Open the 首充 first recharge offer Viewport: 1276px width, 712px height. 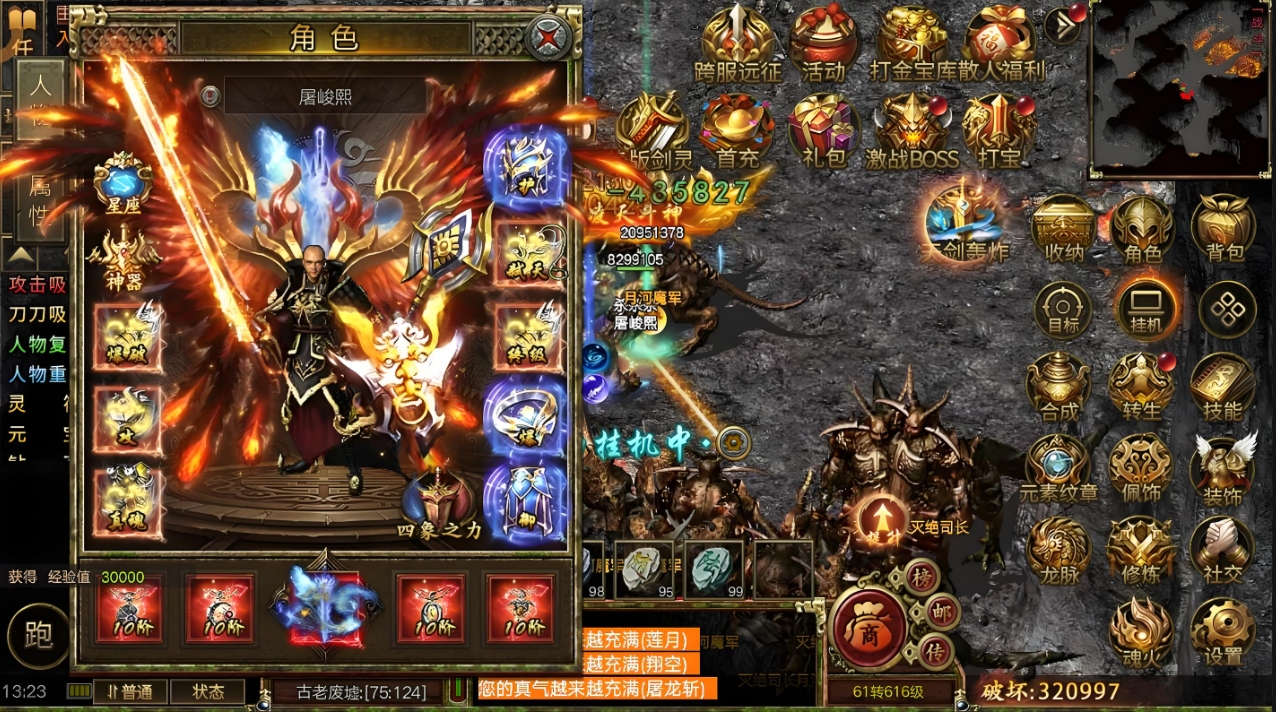(x=737, y=130)
